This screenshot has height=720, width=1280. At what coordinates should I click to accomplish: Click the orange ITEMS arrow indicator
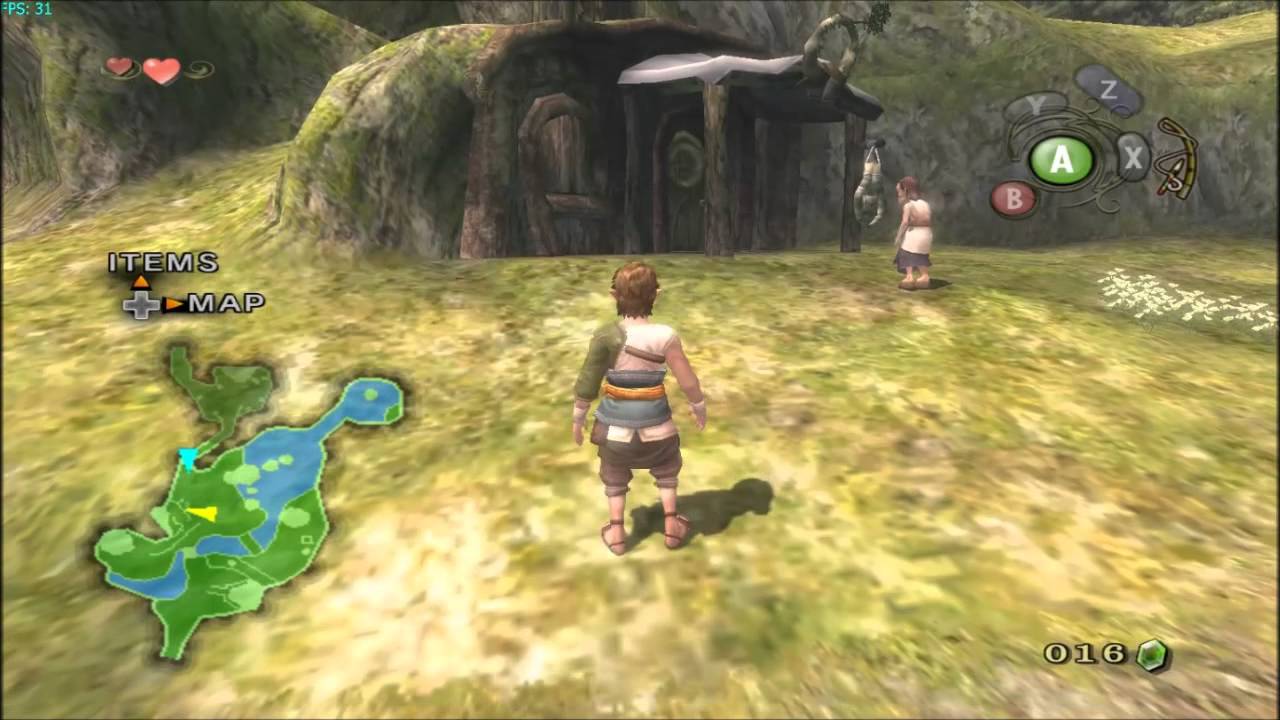click(x=140, y=281)
